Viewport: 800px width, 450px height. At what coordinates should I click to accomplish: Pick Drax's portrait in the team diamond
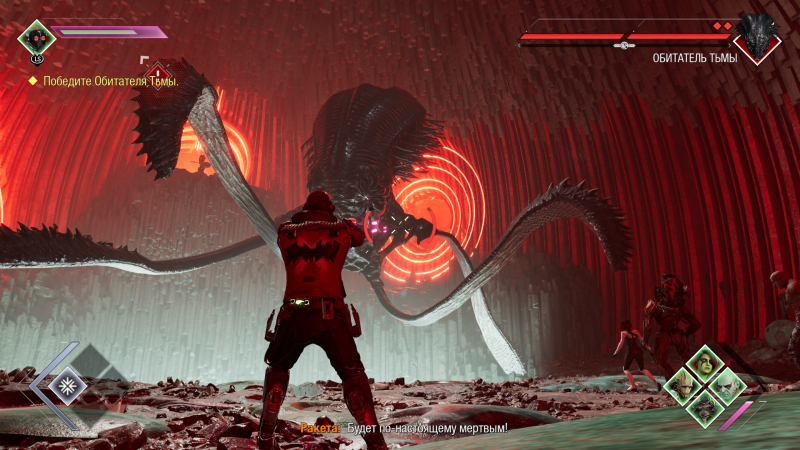(725, 385)
